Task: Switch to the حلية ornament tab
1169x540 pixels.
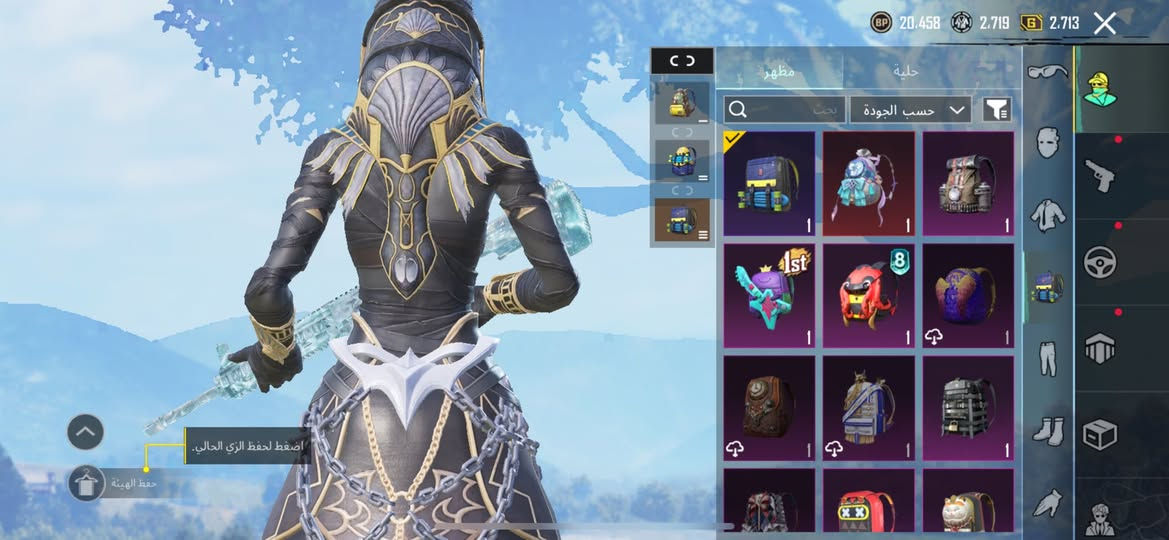Action: coord(907,70)
